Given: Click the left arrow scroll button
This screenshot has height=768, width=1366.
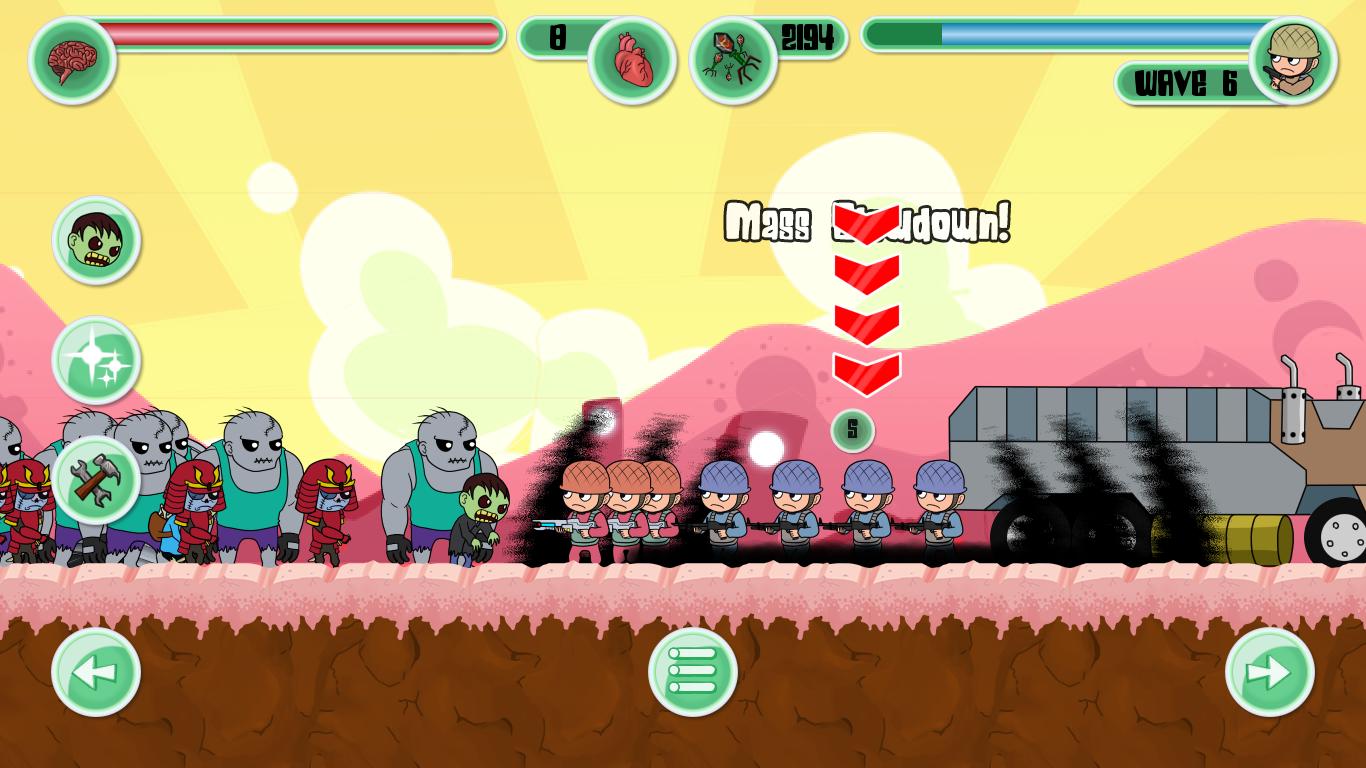Looking at the screenshot, I should [96, 672].
